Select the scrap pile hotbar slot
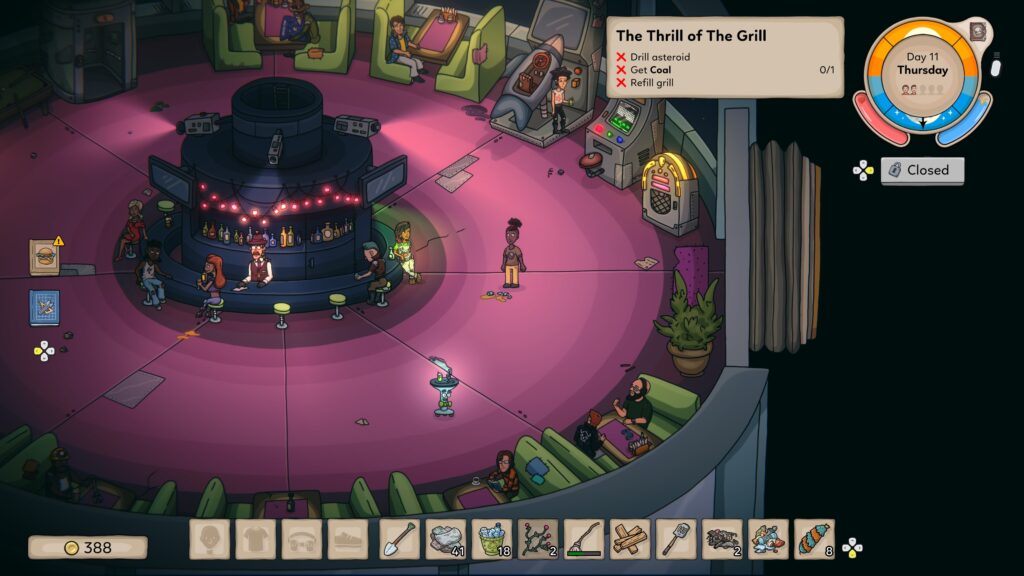This screenshot has width=1024, height=576. coord(721,539)
